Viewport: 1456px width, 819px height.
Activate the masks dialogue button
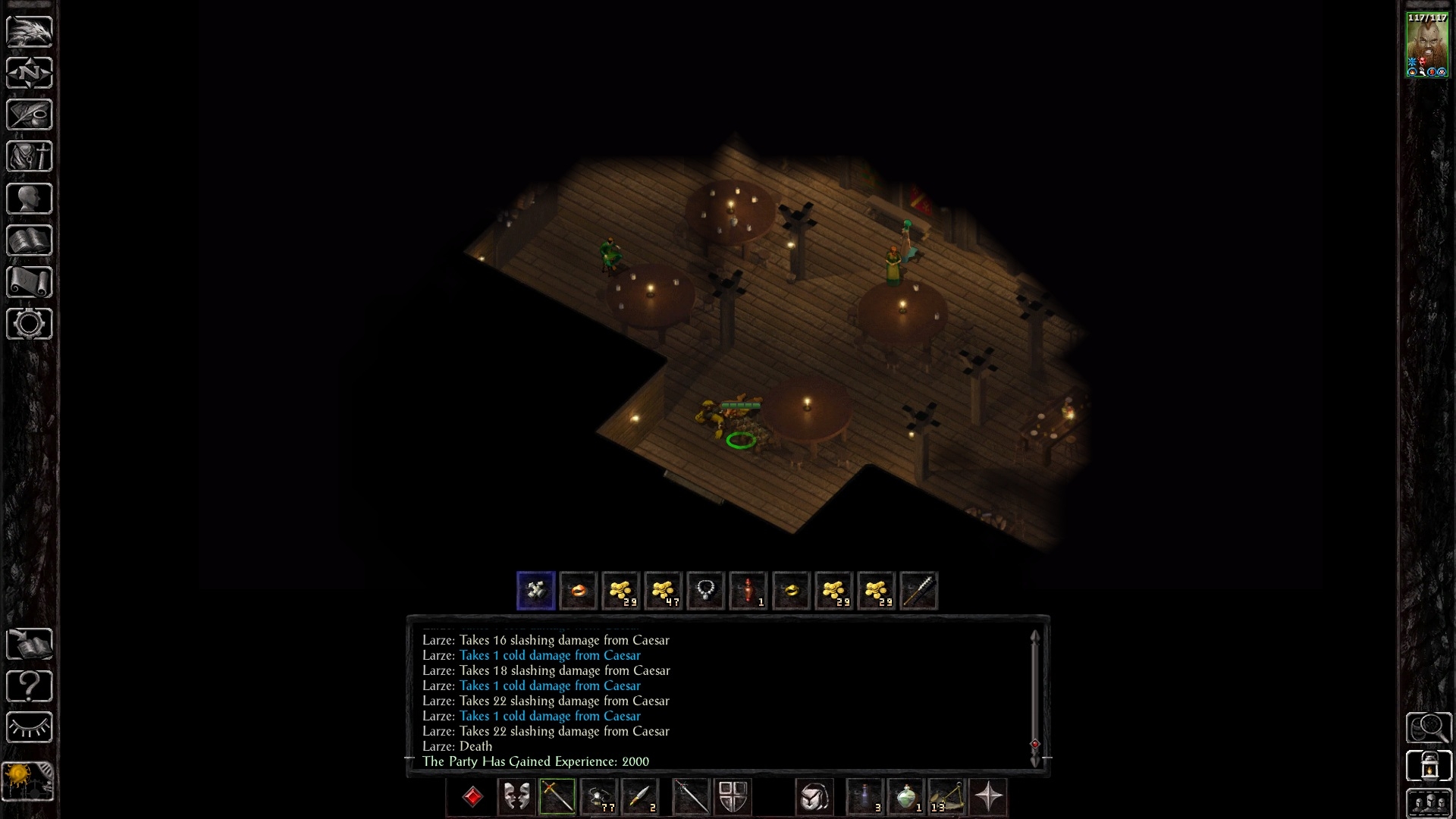[516, 797]
